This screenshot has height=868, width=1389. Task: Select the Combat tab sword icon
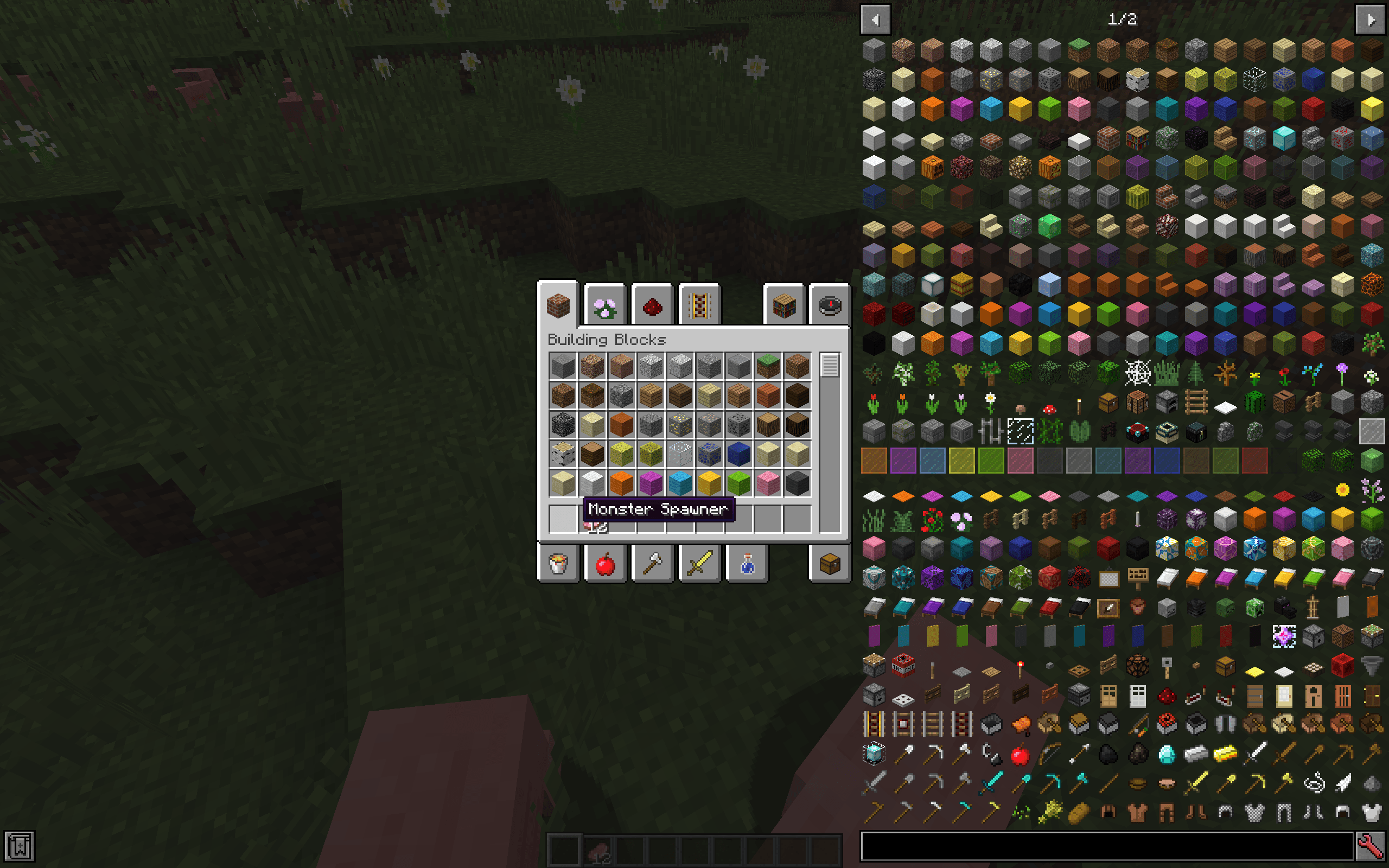[700, 564]
